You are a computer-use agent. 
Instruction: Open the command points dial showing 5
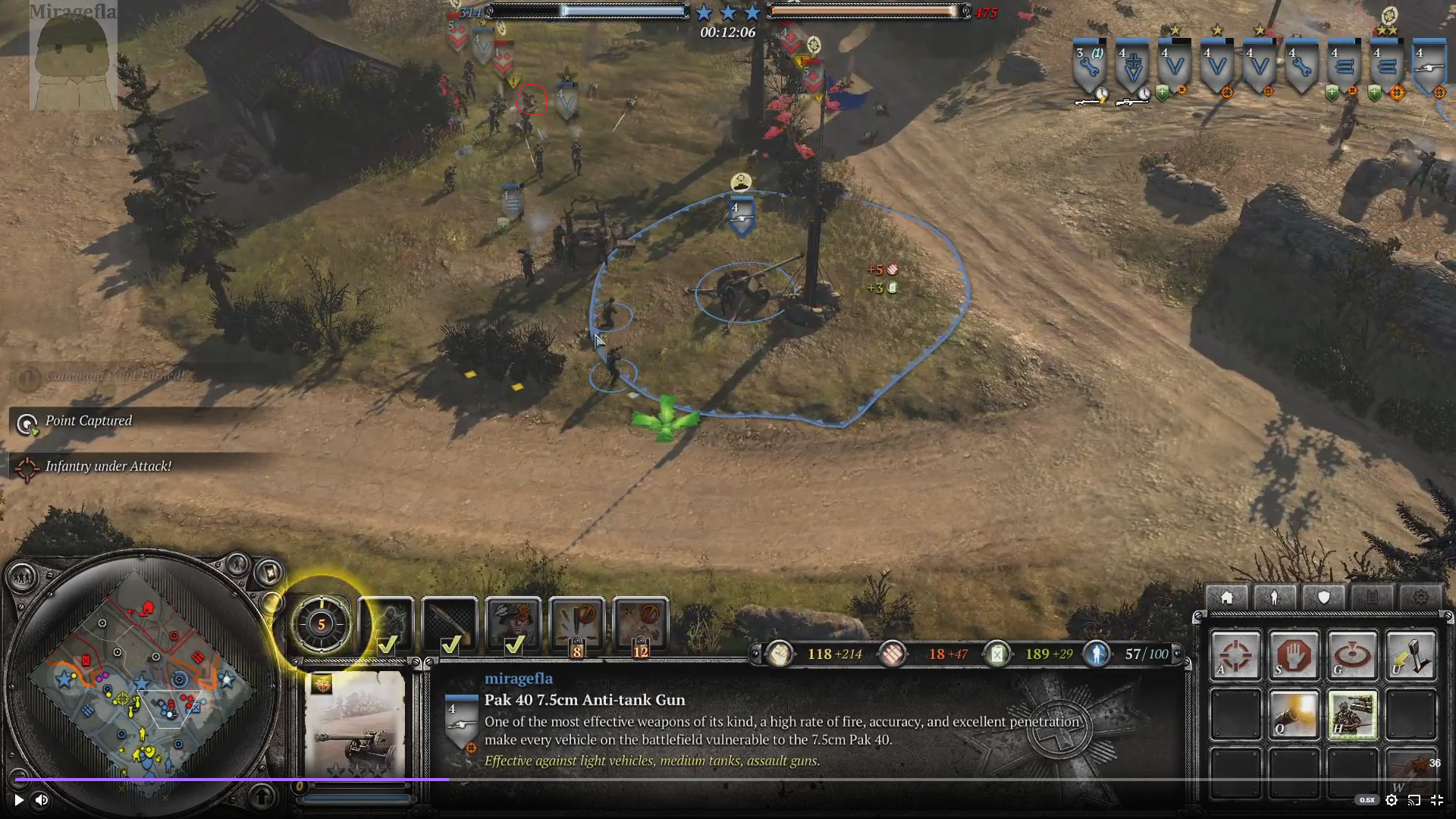tap(322, 624)
